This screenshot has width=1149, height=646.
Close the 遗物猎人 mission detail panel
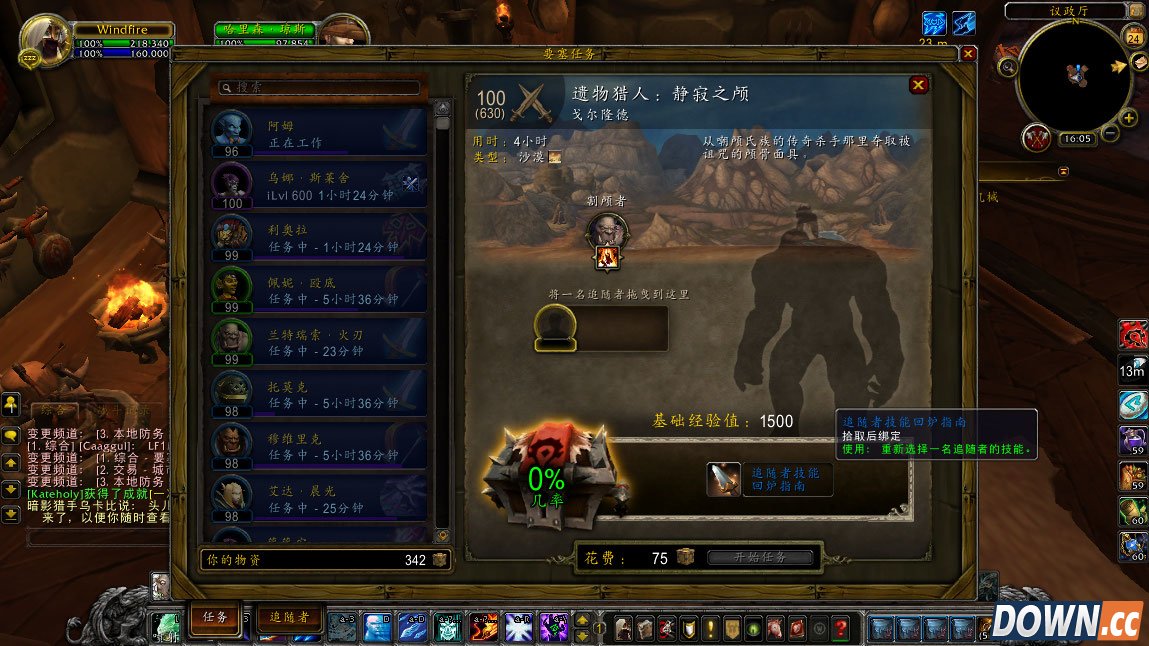[918, 86]
